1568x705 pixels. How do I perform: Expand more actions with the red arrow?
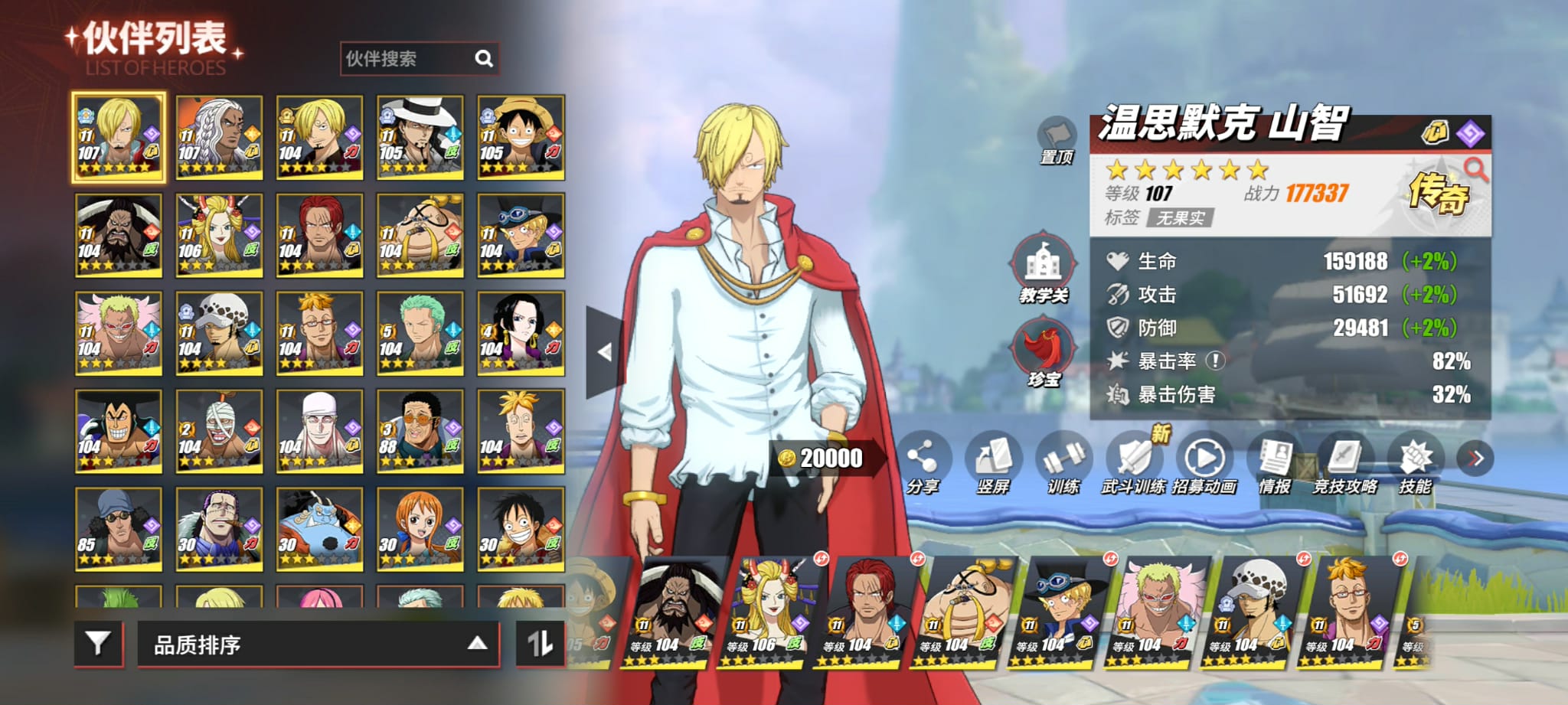[1476, 458]
